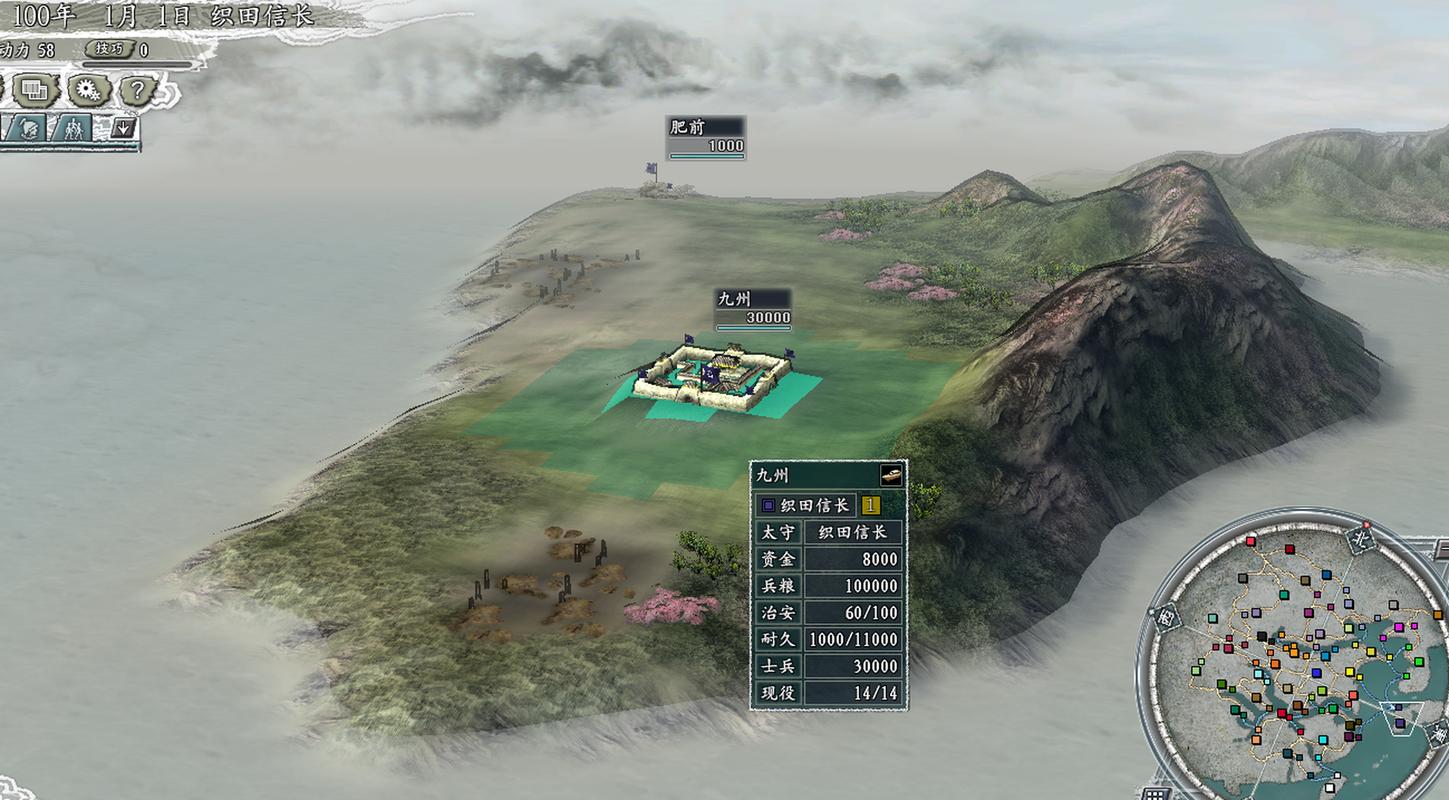This screenshot has width=1449, height=800.
Task: Click the 肥前 banner showing 1000
Action: [x=706, y=137]
